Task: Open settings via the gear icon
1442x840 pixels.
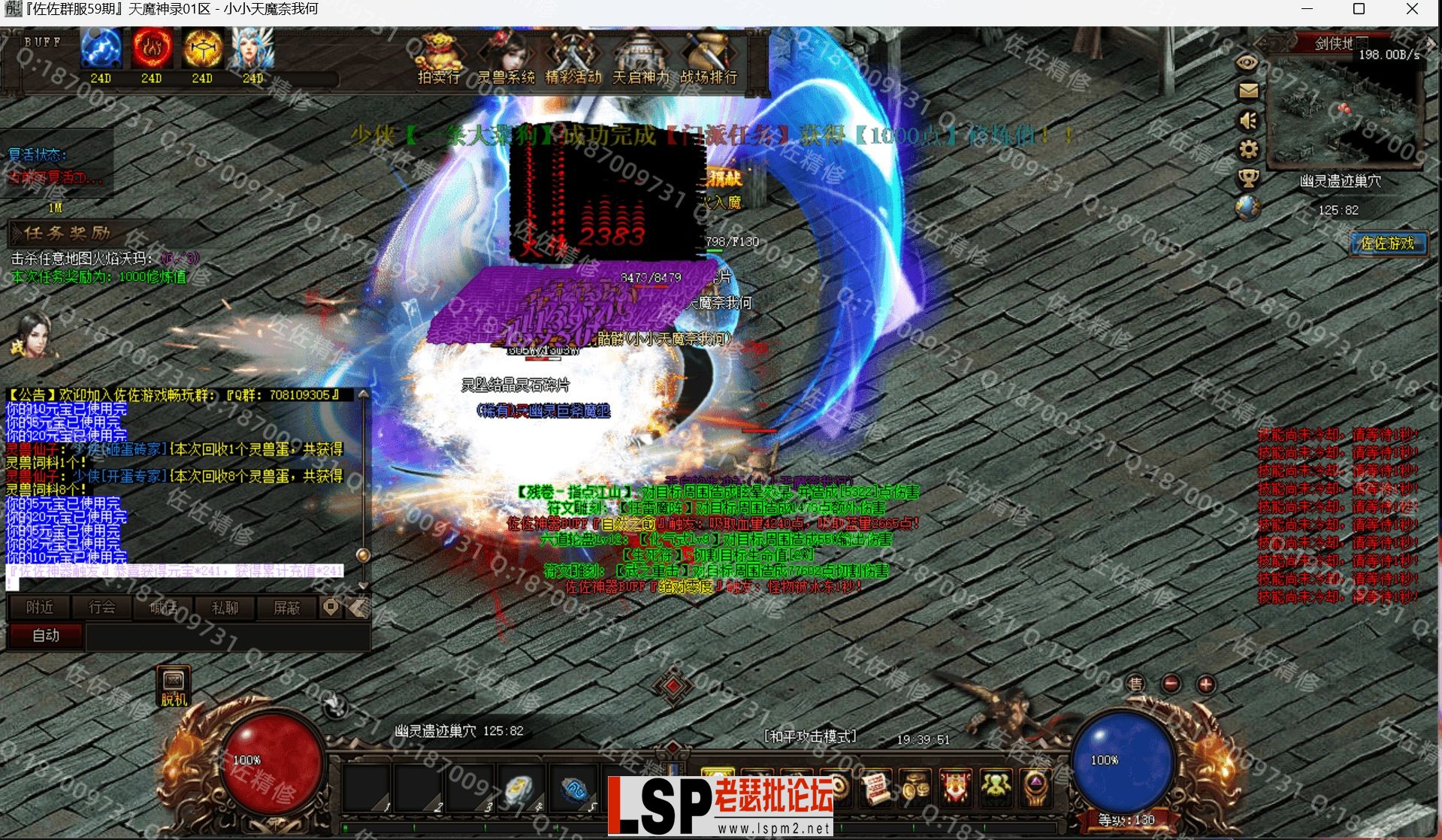Action: (1248, 150)
